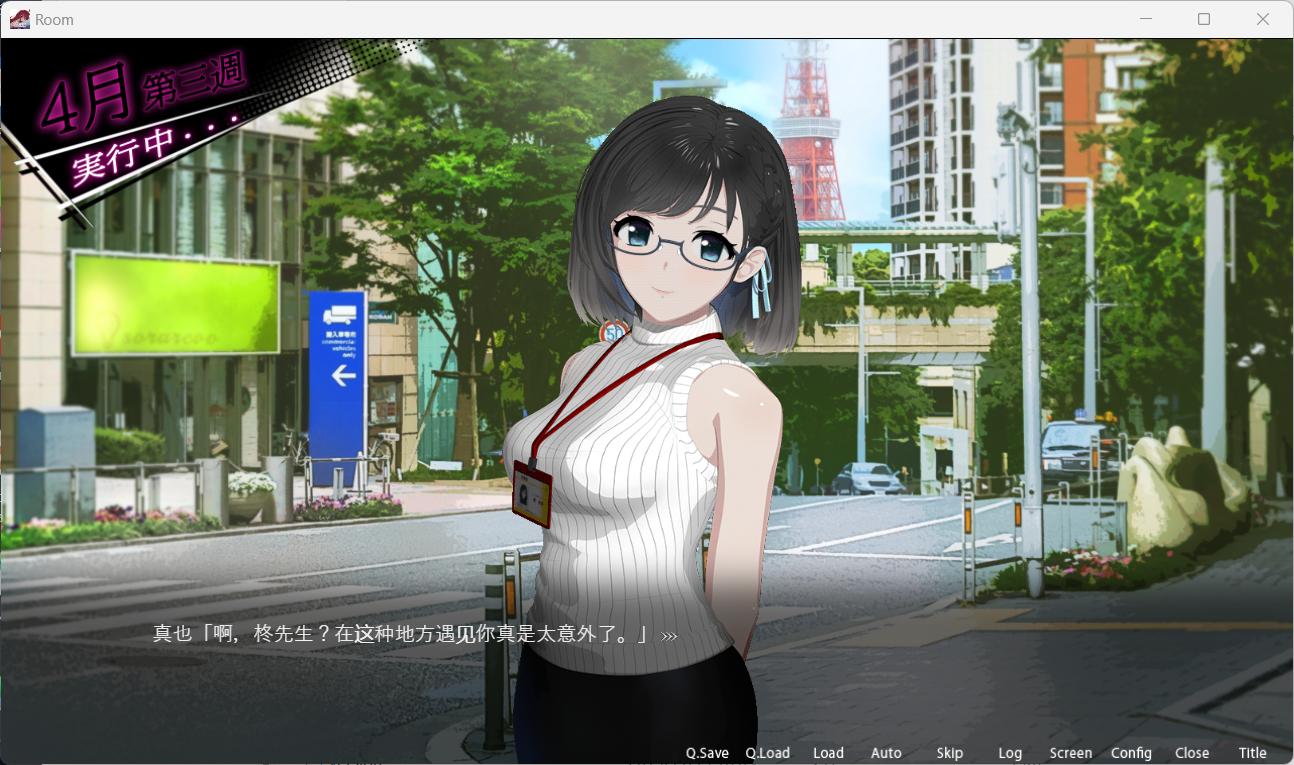
Task: Enable Auto text advance mode
Action: [x=886, y=753]
